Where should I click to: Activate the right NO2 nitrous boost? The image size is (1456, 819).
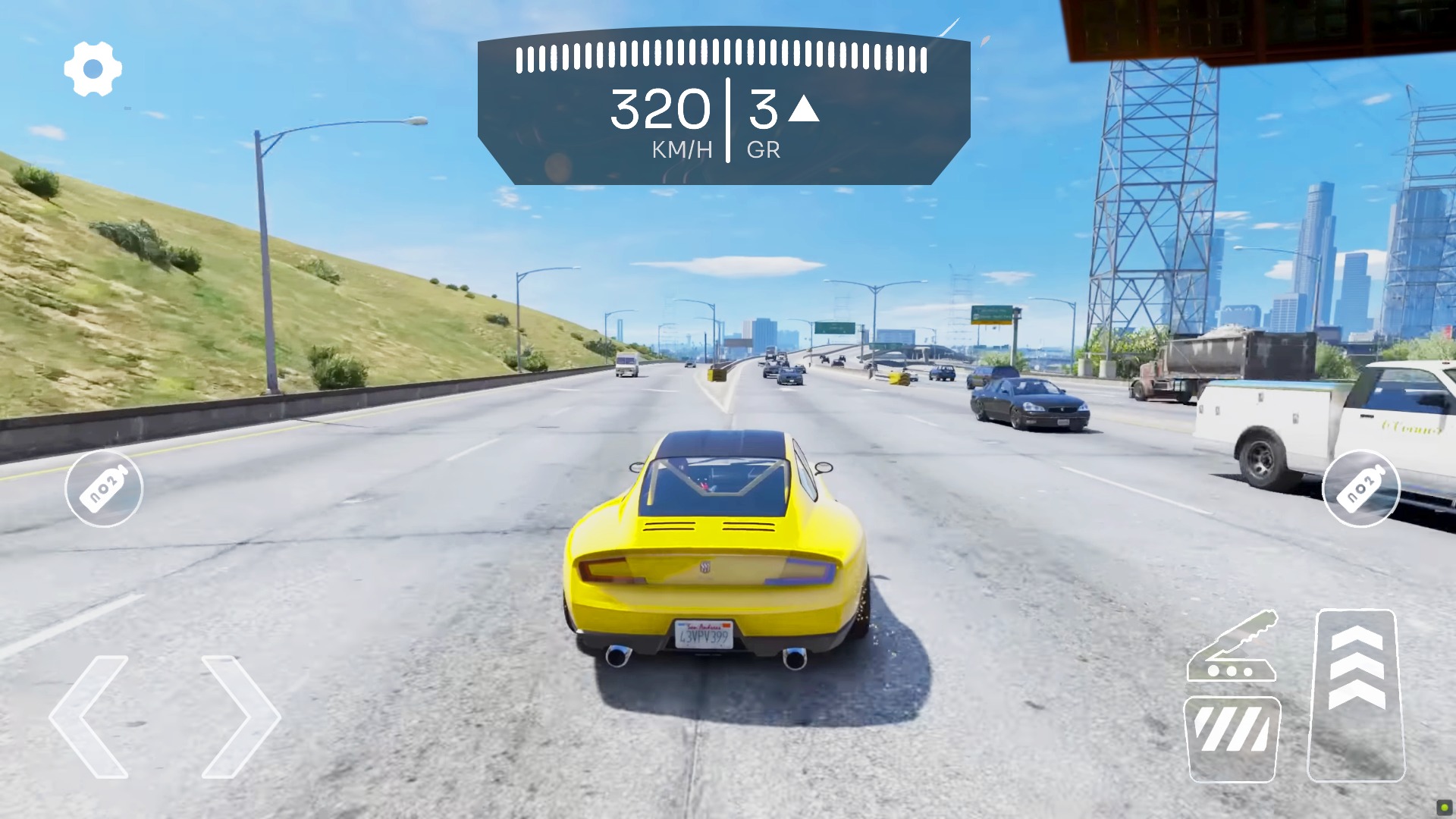pyautogui.click(x=1360, y=489)
